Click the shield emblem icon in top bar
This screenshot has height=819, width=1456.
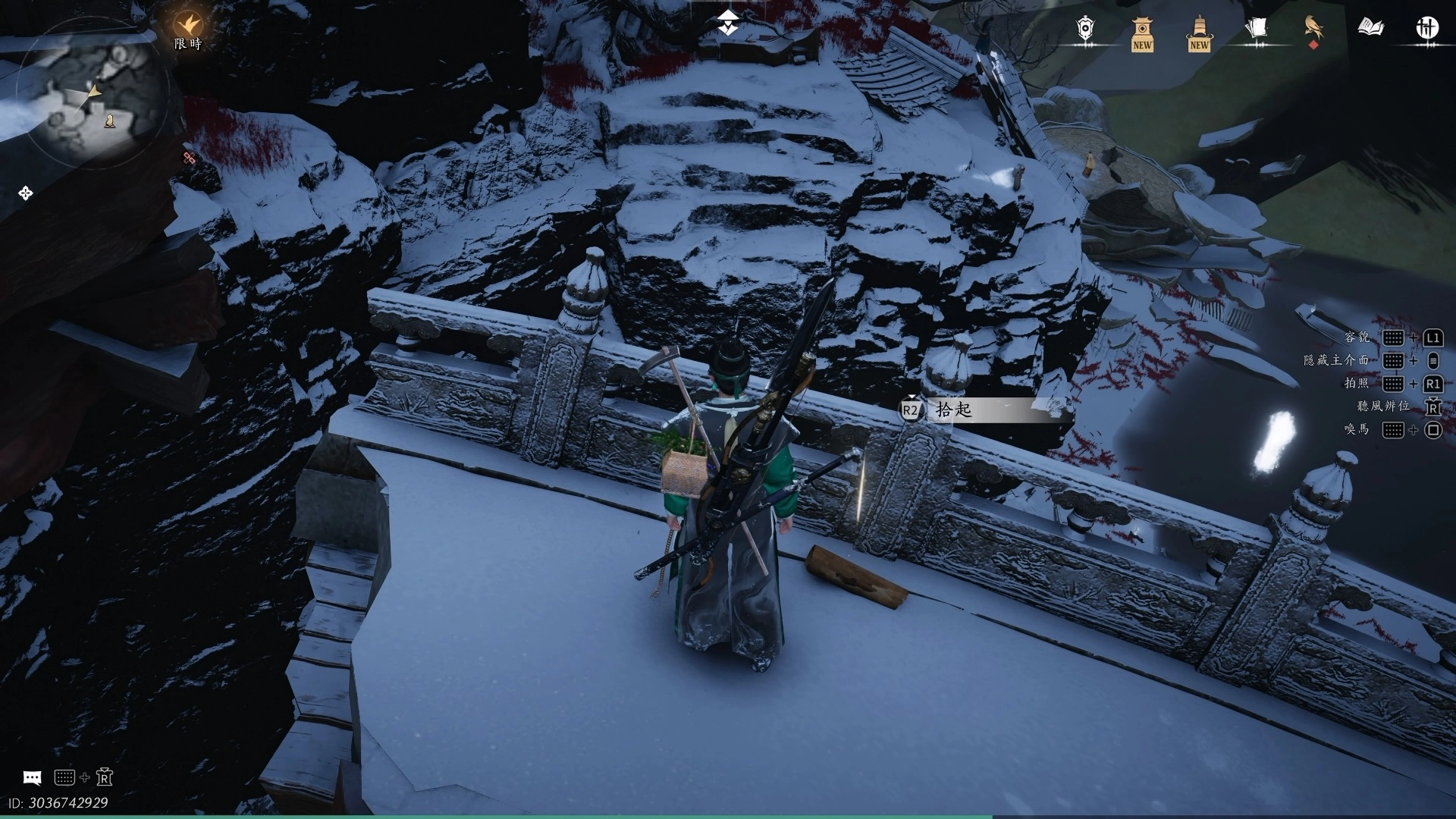[x=1086, y=29]
